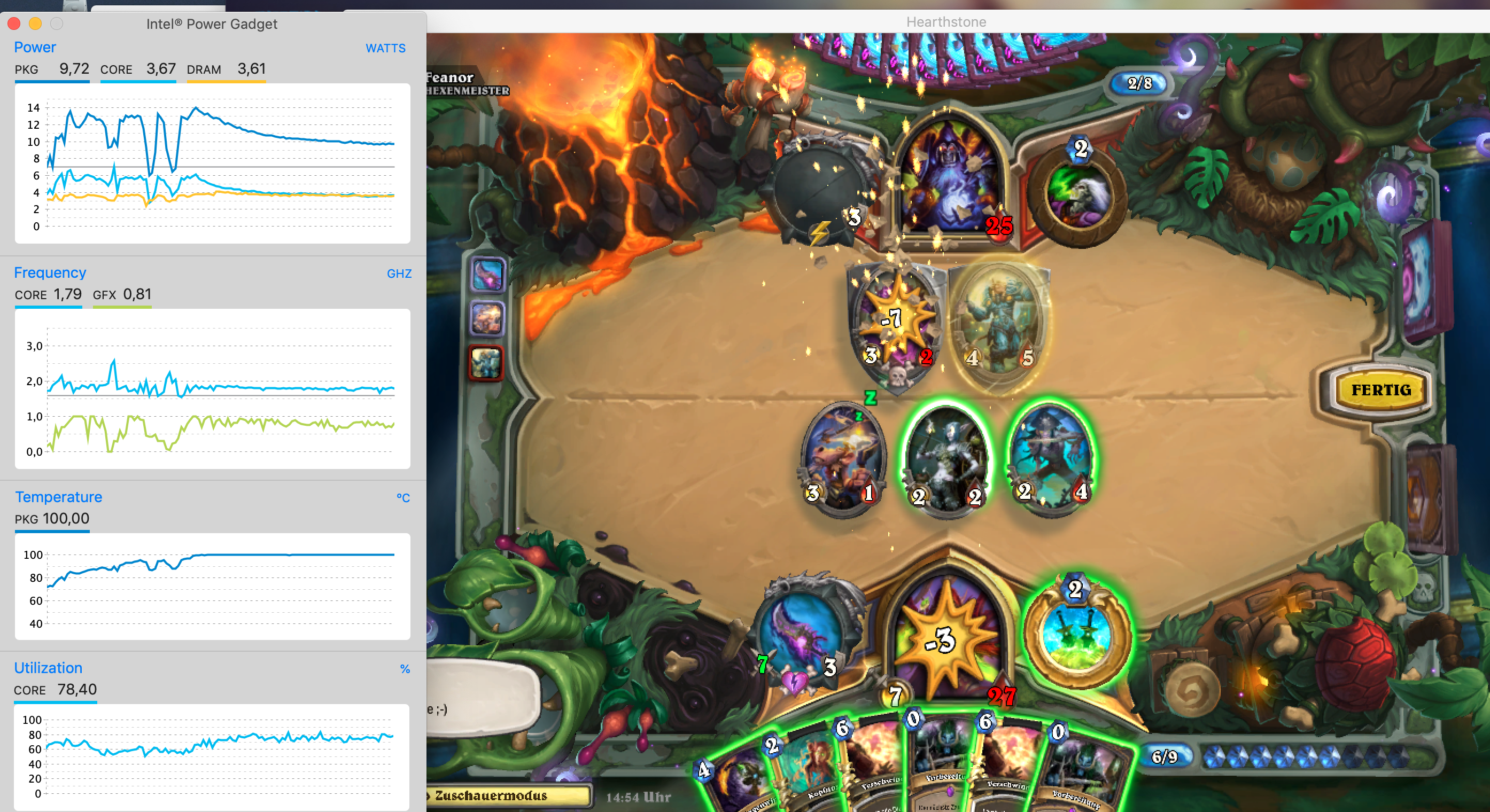
Task: Close the Intel Power Gadget window
Action: [14, 24]
